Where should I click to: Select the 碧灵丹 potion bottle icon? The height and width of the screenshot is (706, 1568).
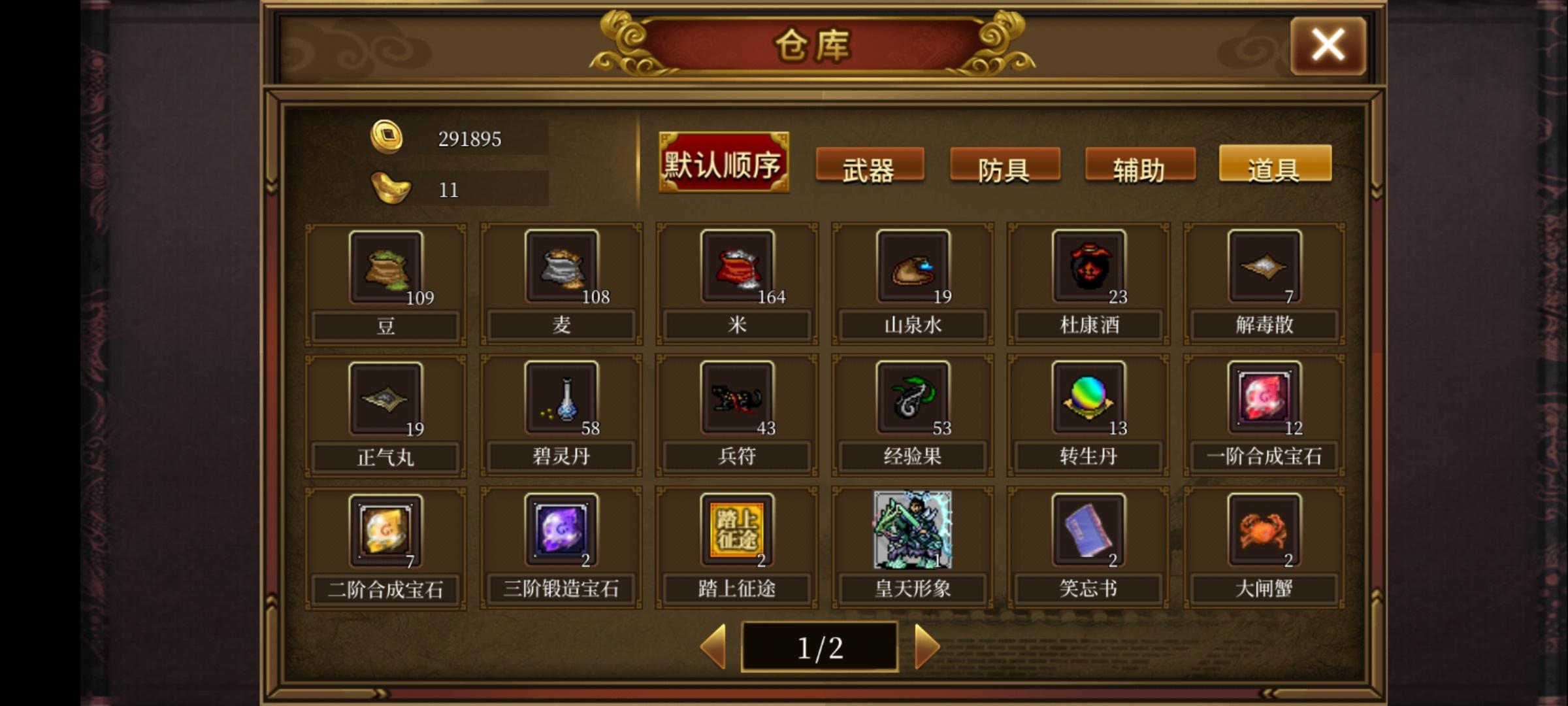point(561,399)
